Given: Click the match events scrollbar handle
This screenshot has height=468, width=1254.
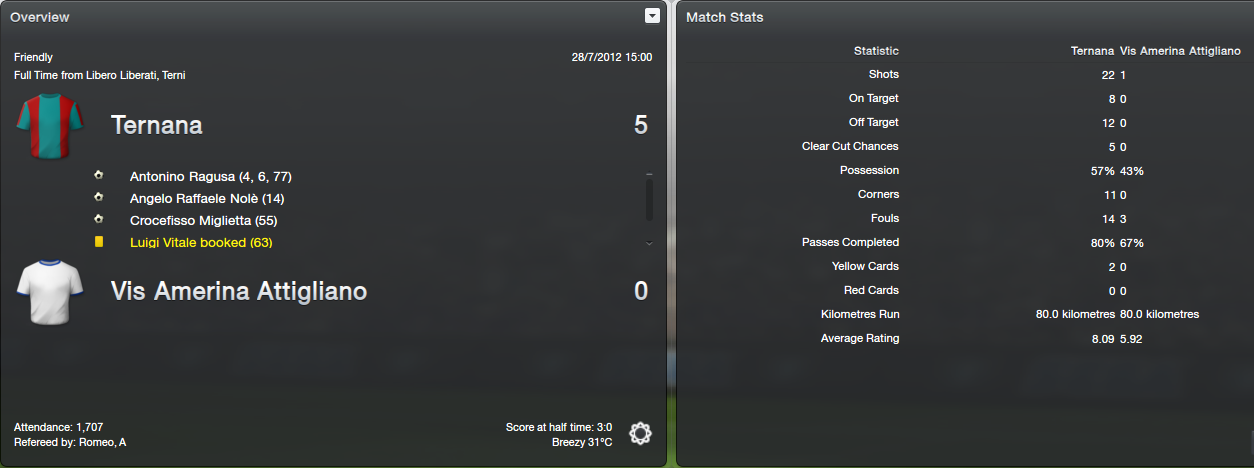Looking at the screenshot, I should (649, 198).
